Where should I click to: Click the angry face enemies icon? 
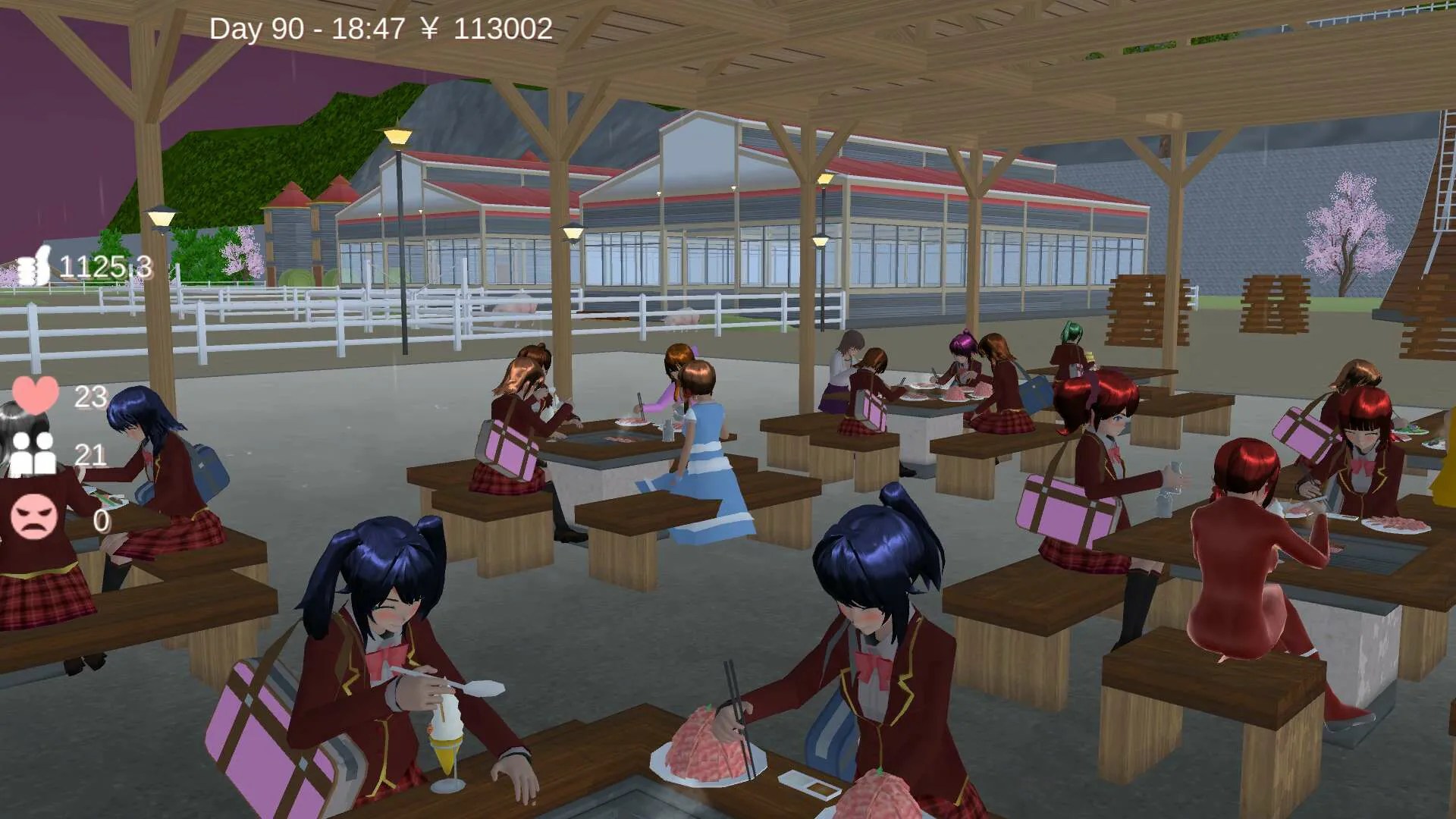point(34,516)
